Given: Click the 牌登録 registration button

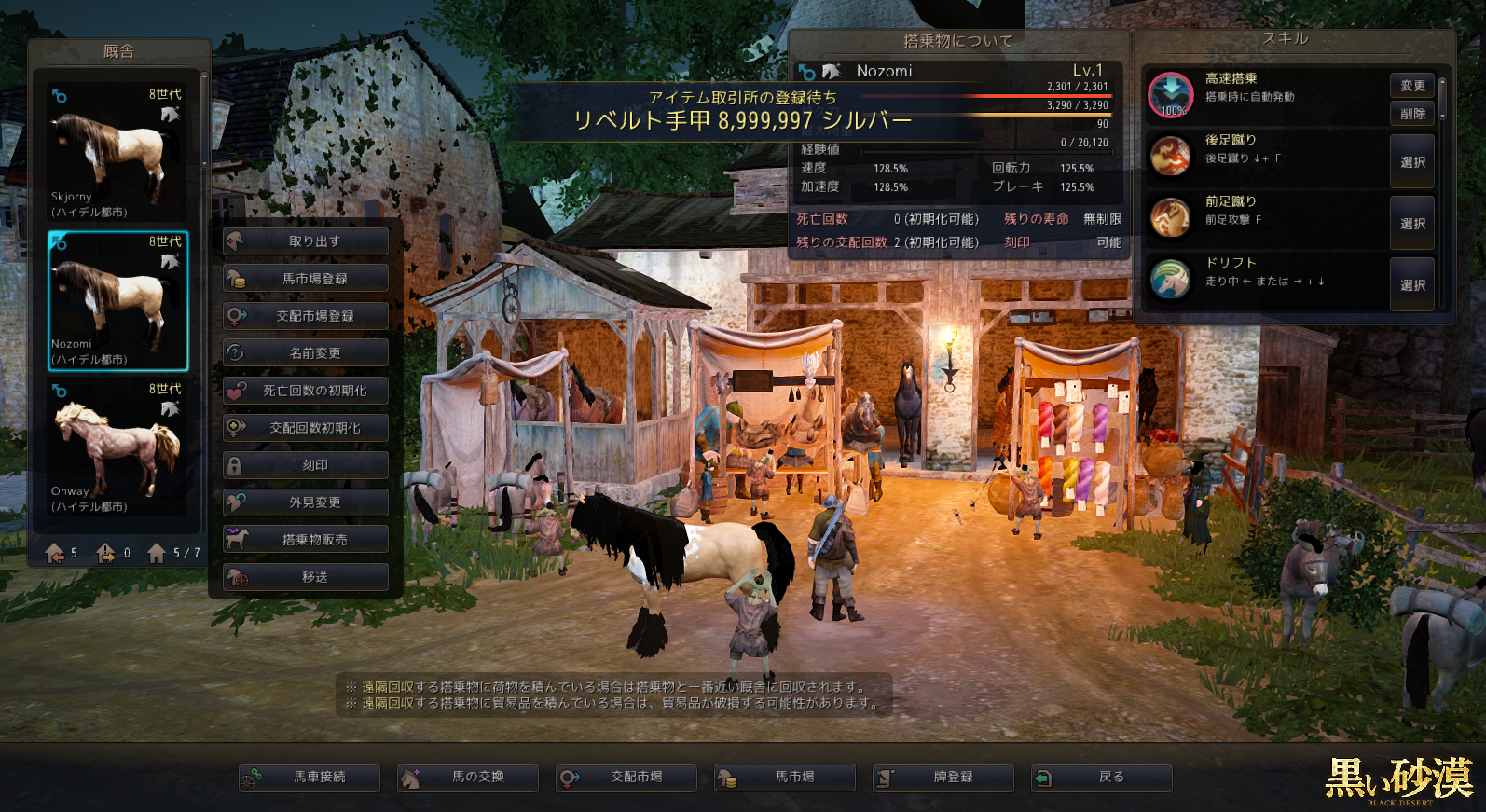Looking at the screenshot, I should (x=943, y=778).
